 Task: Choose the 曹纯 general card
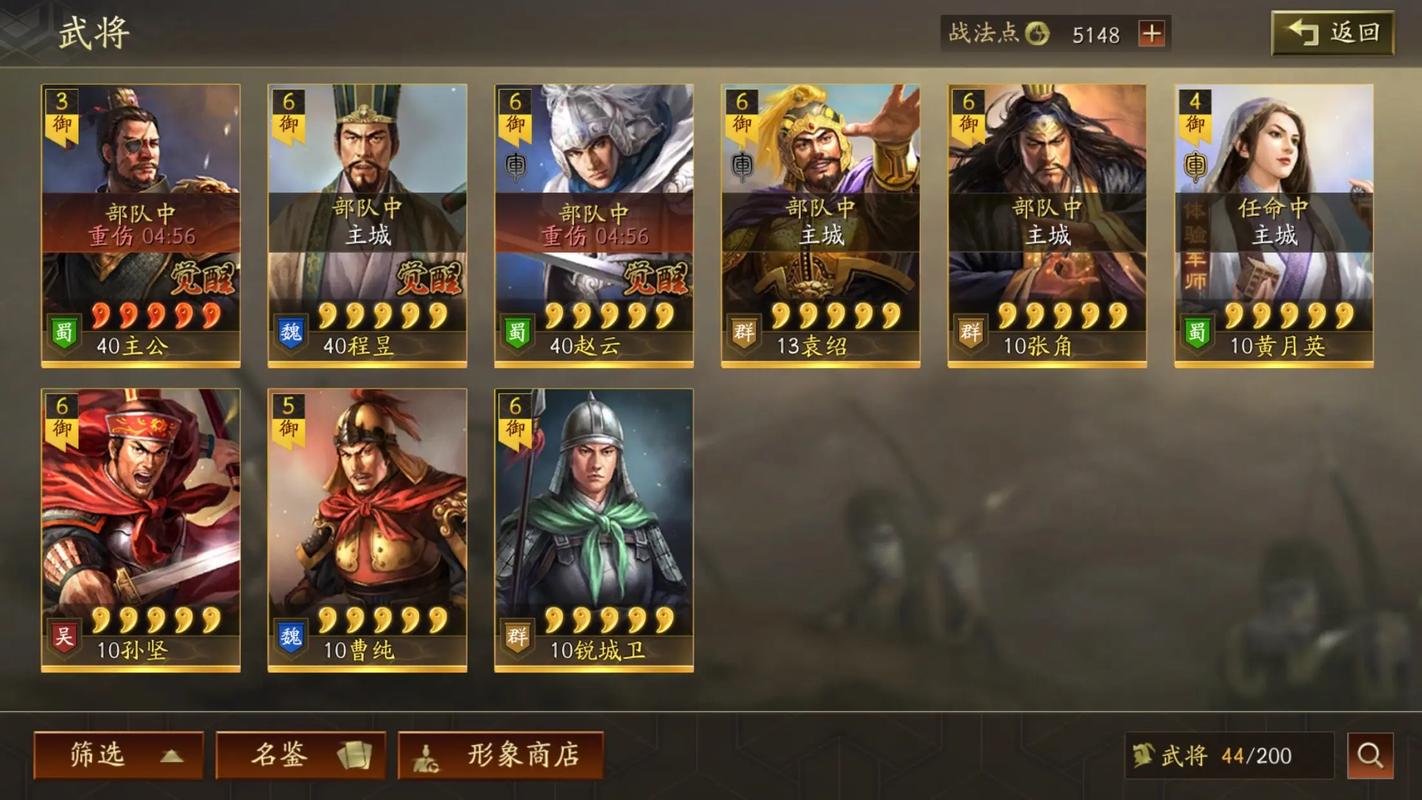coord(367,530)
